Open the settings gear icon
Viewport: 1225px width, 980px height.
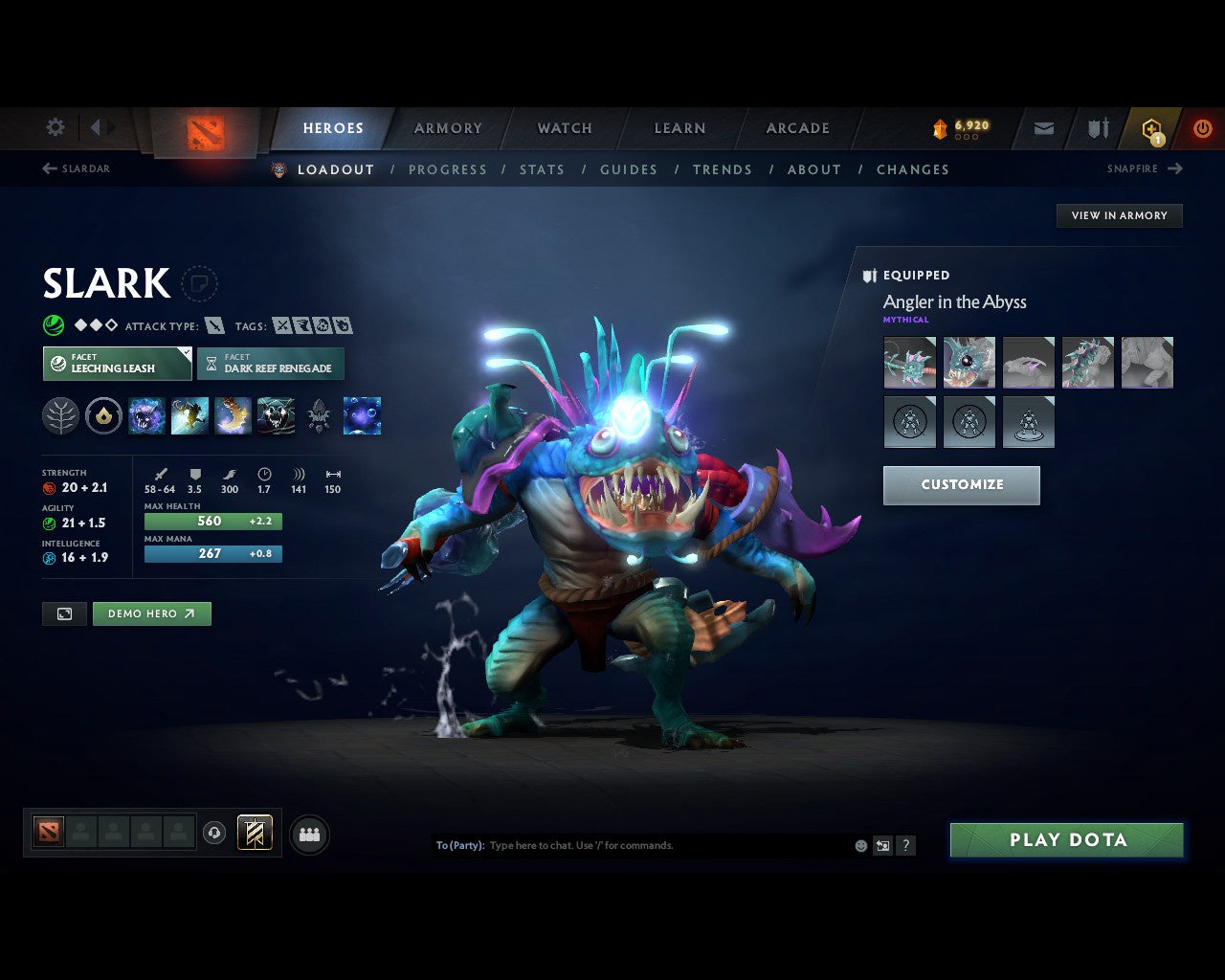point(55,127)
